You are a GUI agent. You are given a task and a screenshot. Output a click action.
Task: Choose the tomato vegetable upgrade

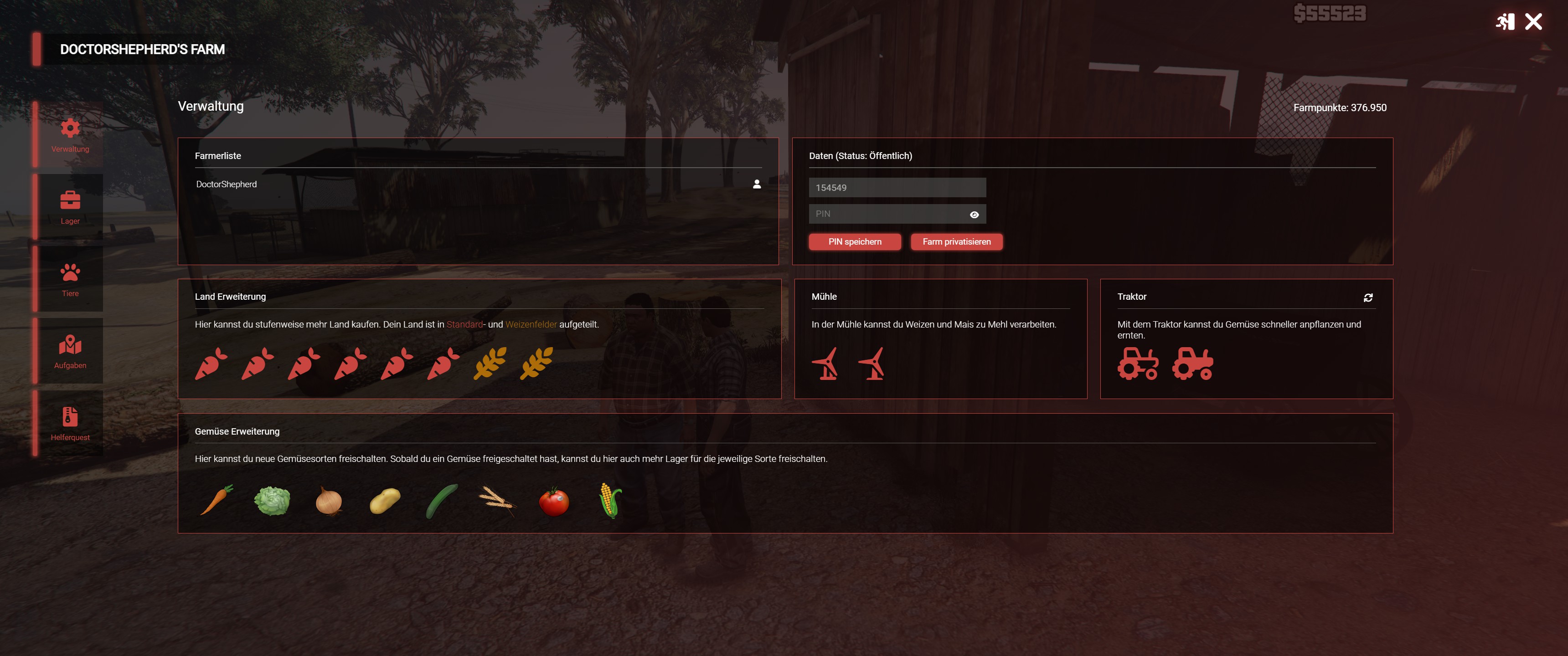tap(554, 501)
